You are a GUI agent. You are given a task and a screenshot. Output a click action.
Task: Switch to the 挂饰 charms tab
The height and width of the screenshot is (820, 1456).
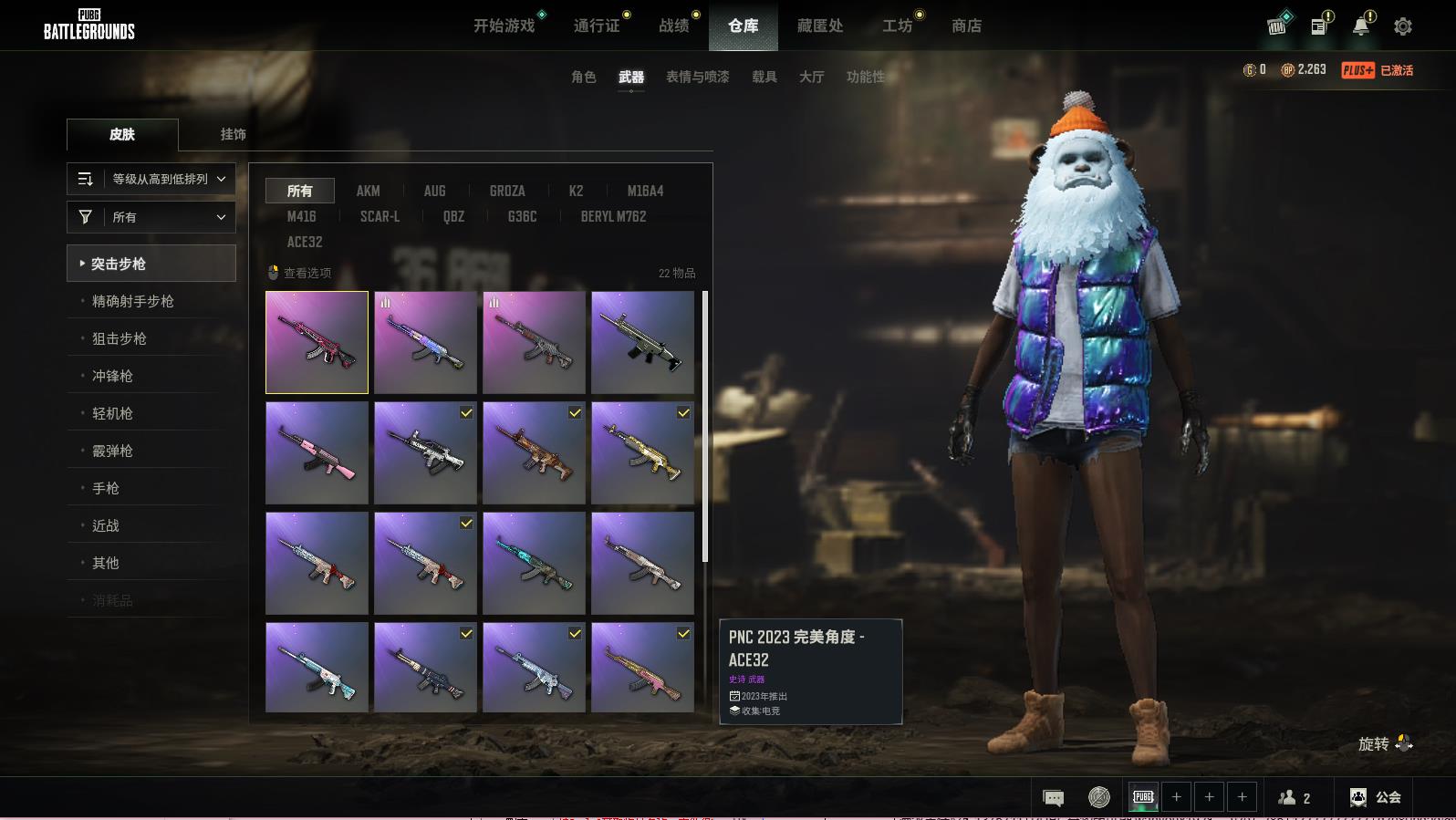pos(233,134)
